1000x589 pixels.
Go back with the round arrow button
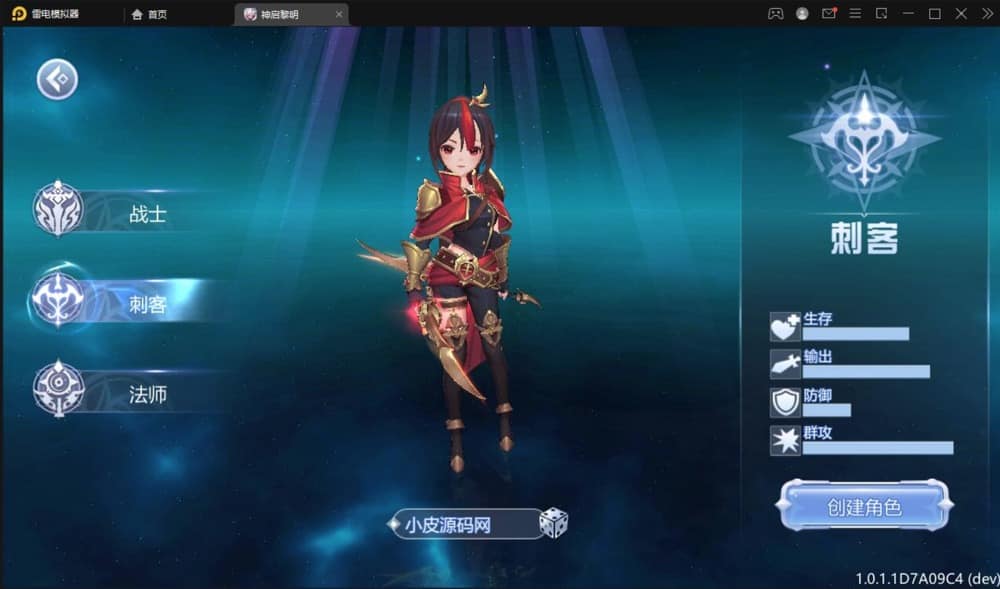coord(58,79)
